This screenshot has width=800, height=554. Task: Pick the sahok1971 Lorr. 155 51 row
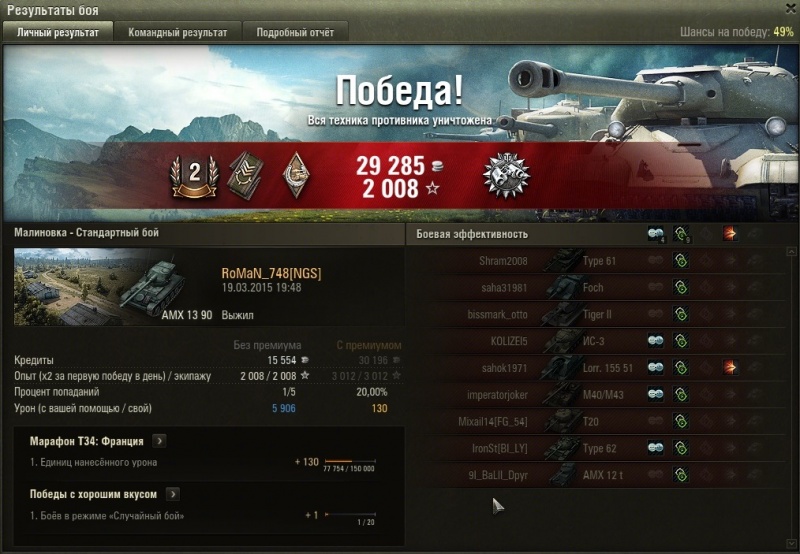point(600,368)
